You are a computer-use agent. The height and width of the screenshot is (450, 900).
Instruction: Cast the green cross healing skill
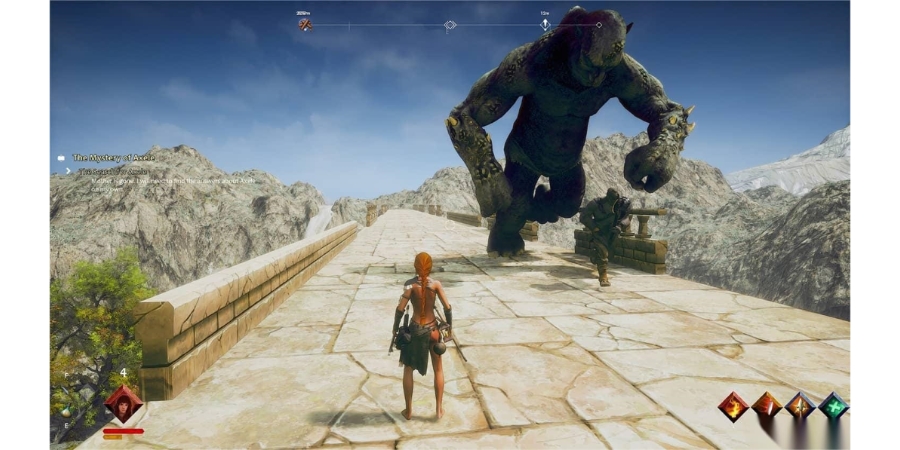(x=833, y=406)
